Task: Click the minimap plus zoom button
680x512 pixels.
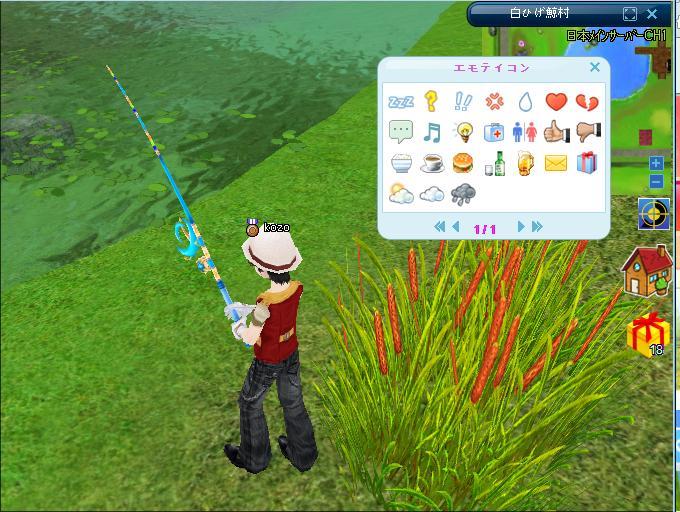Action: click(x=656, y=163)
